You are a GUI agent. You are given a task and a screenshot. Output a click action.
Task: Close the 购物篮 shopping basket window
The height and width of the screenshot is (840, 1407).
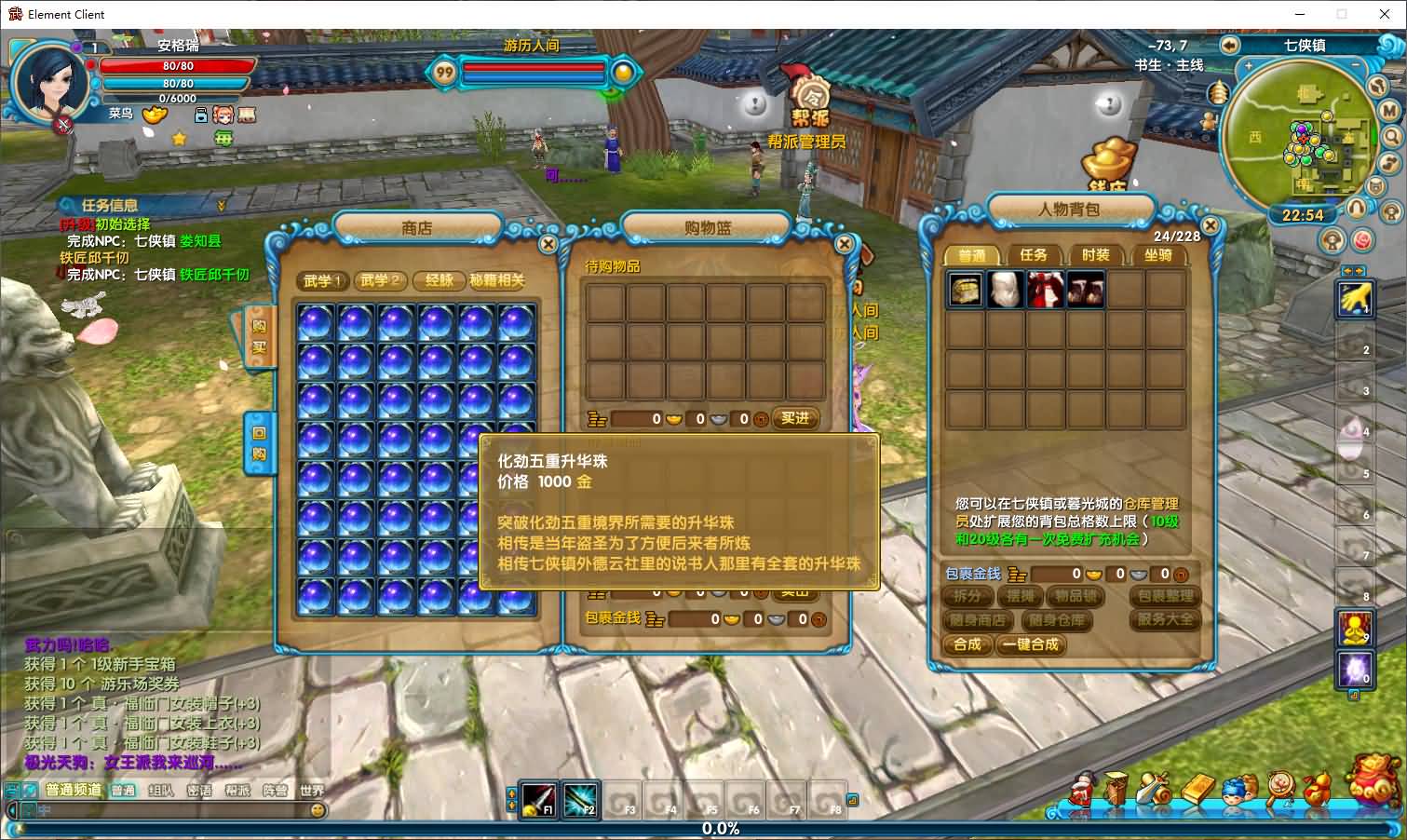coord(844,244)
